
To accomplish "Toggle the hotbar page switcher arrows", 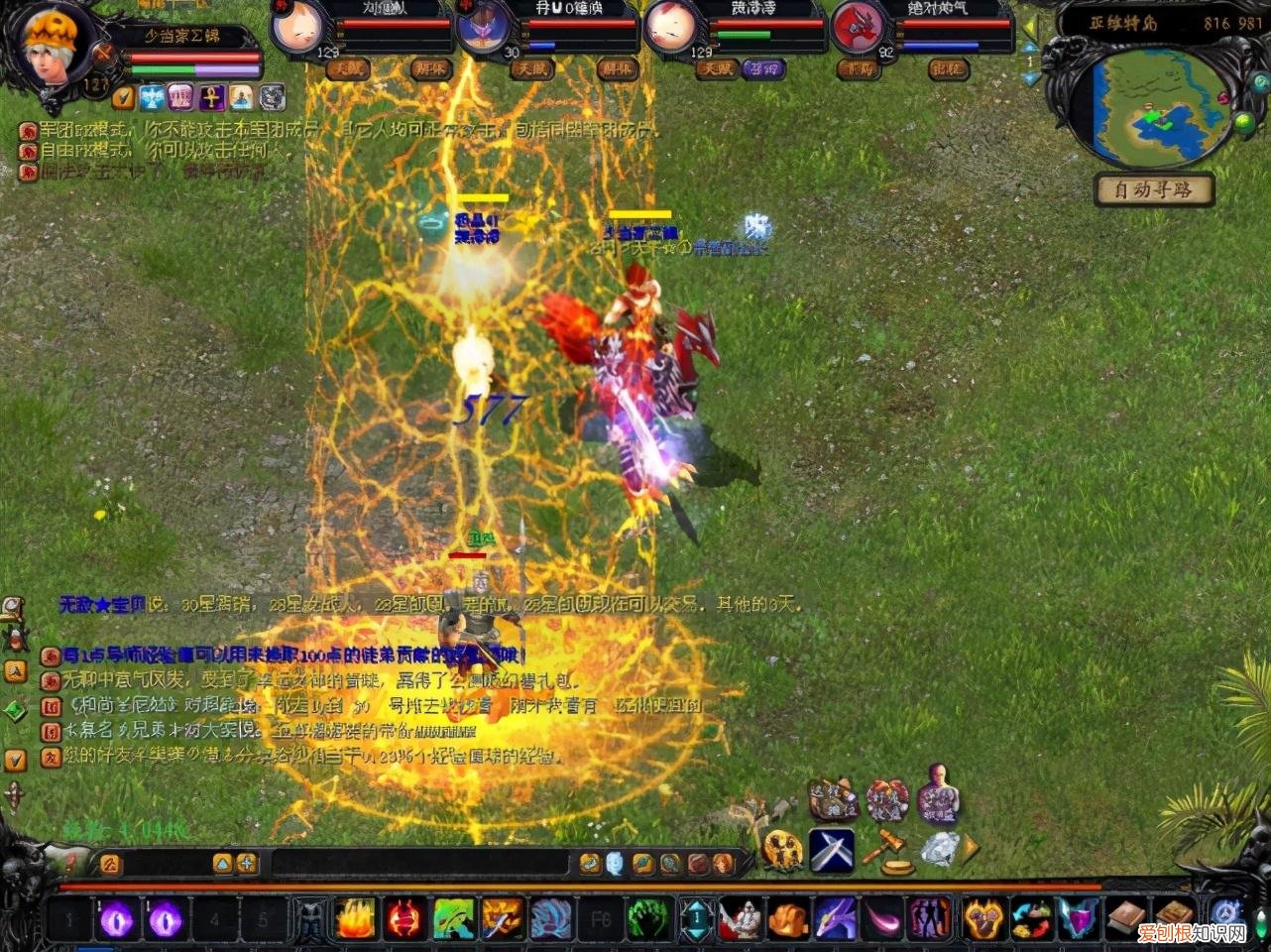I will click(696, 919).
